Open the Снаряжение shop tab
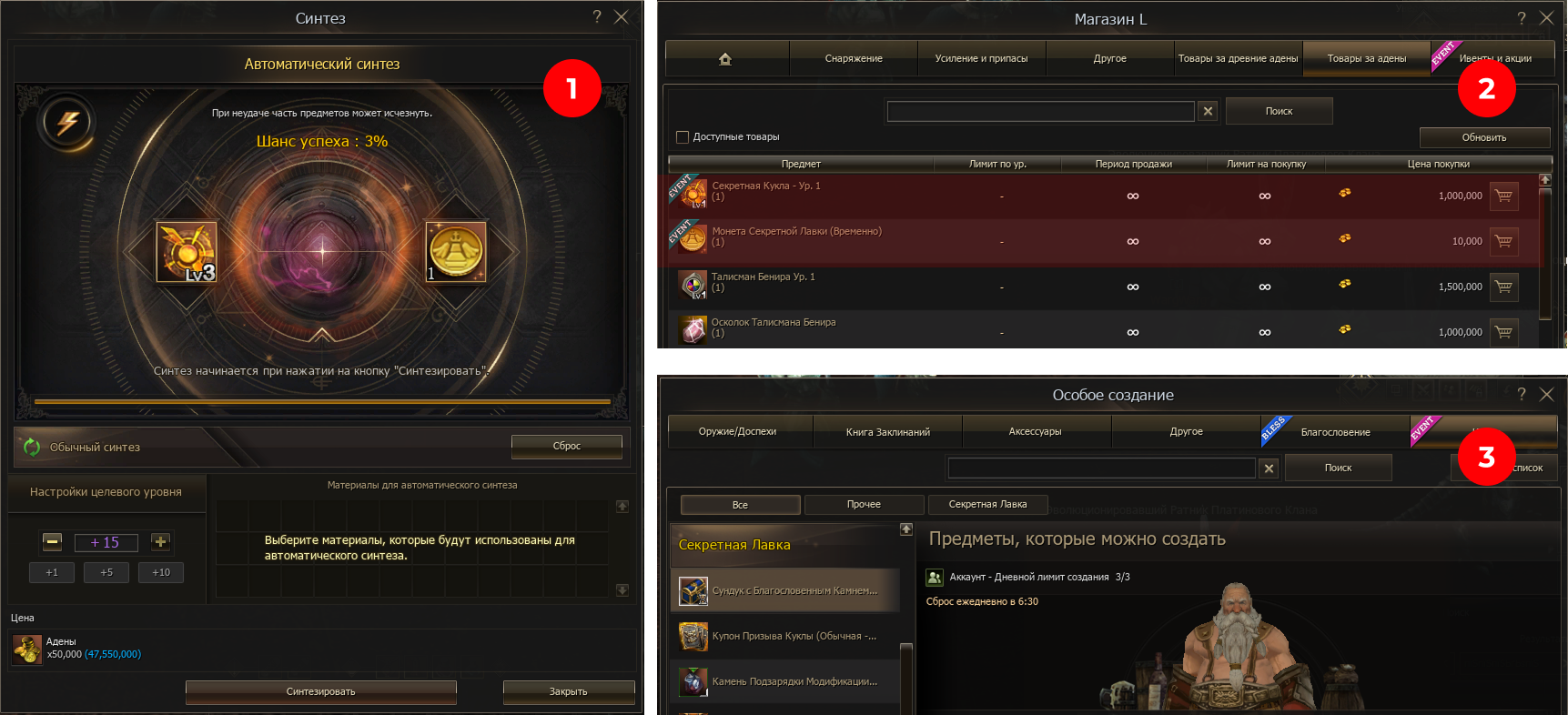 point(853,58)
